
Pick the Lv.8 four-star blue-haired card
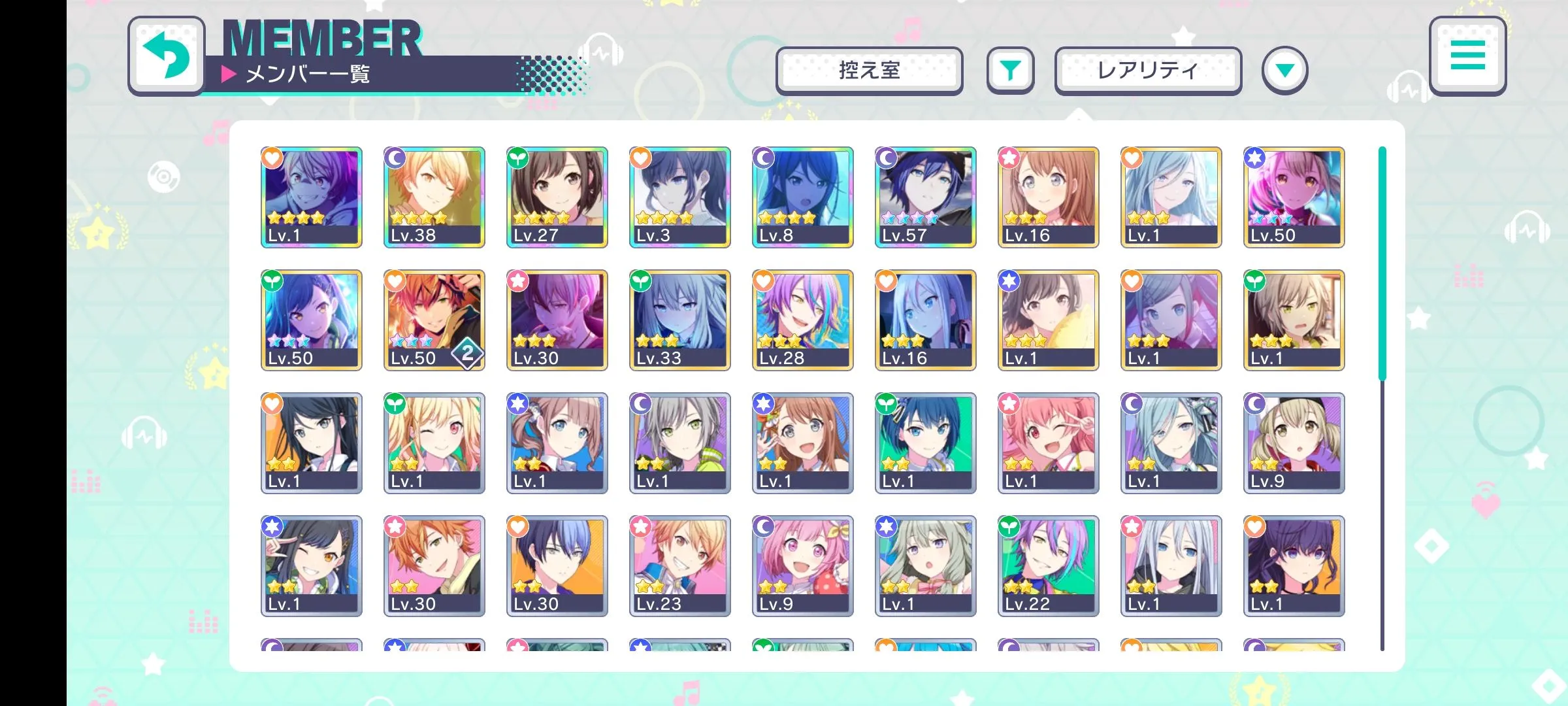point(803,197)
